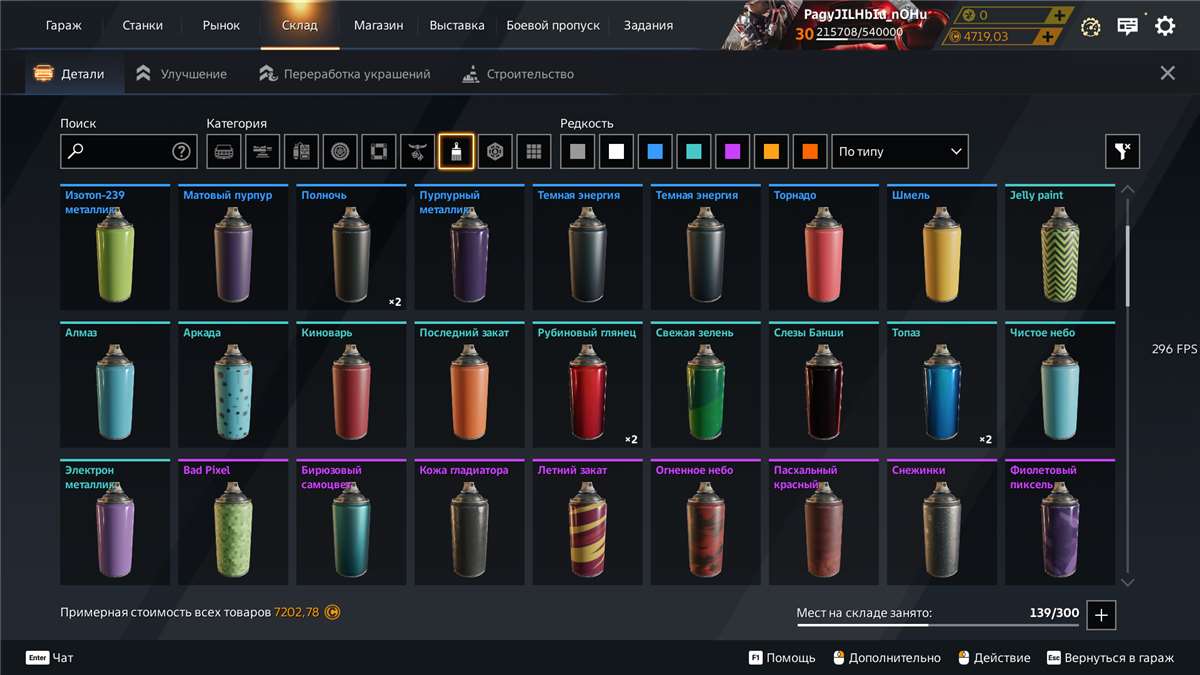The height and width of the screenshot is (675, 1200).
Task: Expand warehouse capacity with the plus button
Action: click(1101, 615)
